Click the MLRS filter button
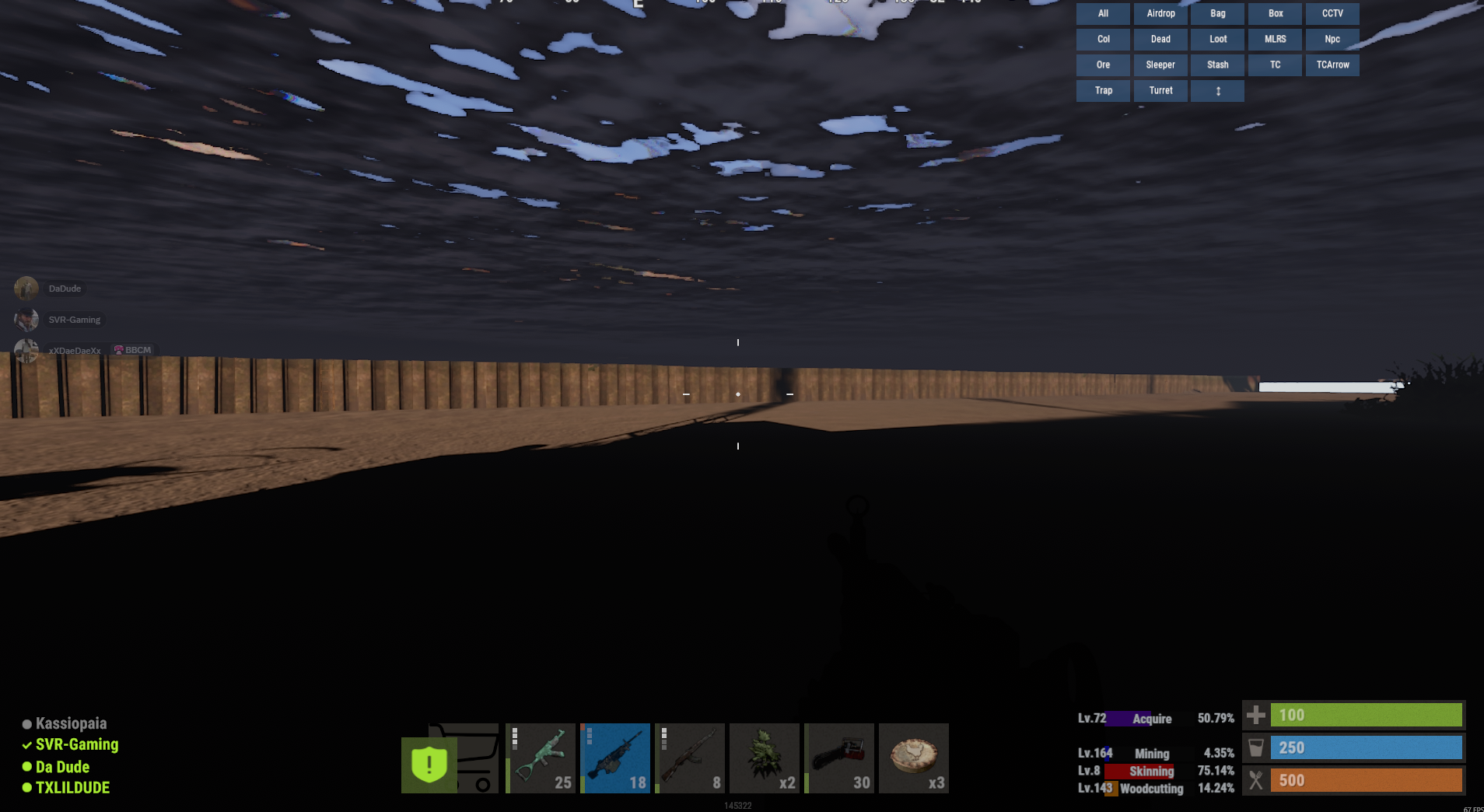 click(x=1275, y=39)
